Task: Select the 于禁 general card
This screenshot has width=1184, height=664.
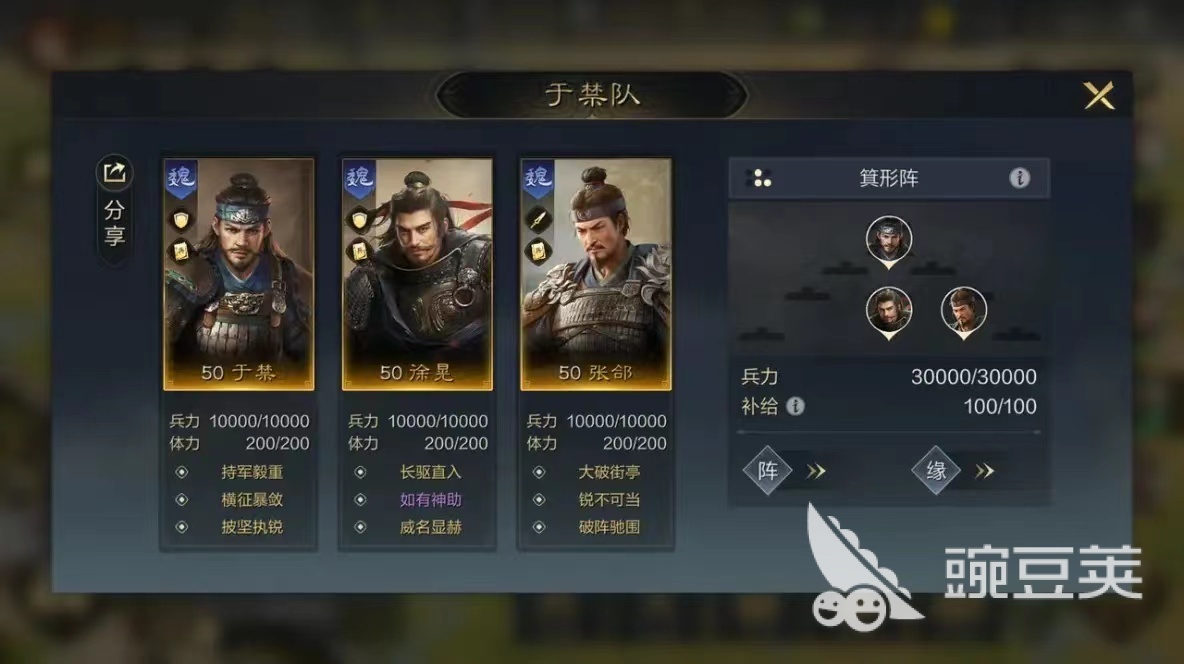Action: click(x=239, y=273)
